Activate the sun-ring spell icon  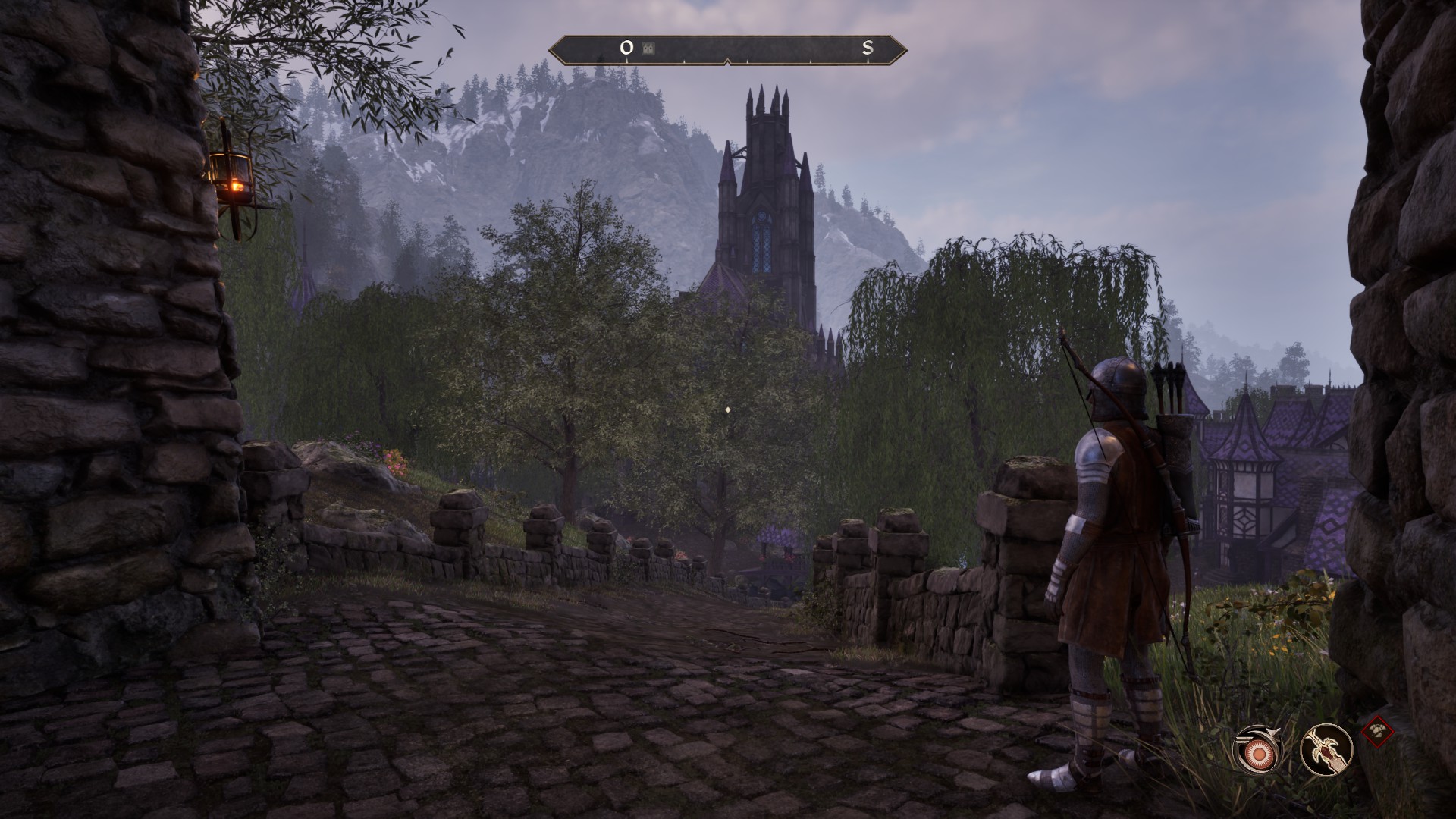tap(1260, 751)
